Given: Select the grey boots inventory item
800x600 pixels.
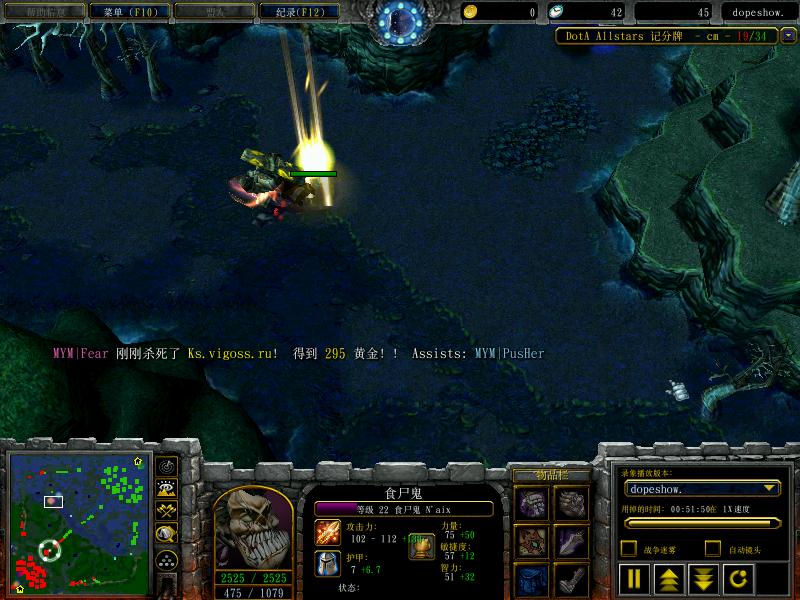Looking at the screenshot, I should point(570,580).
